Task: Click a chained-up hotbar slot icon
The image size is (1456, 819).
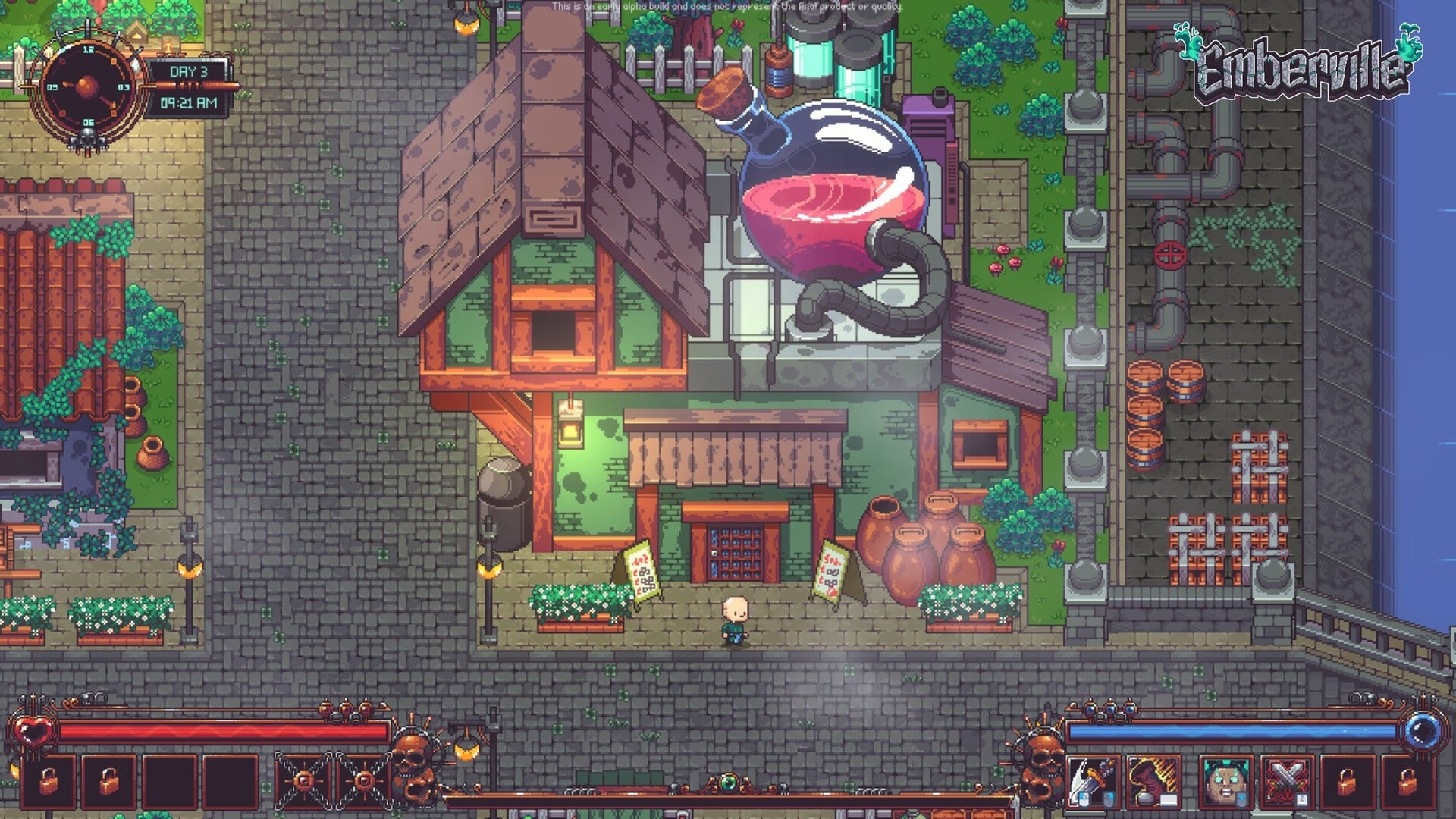Action: coord(304,782)
